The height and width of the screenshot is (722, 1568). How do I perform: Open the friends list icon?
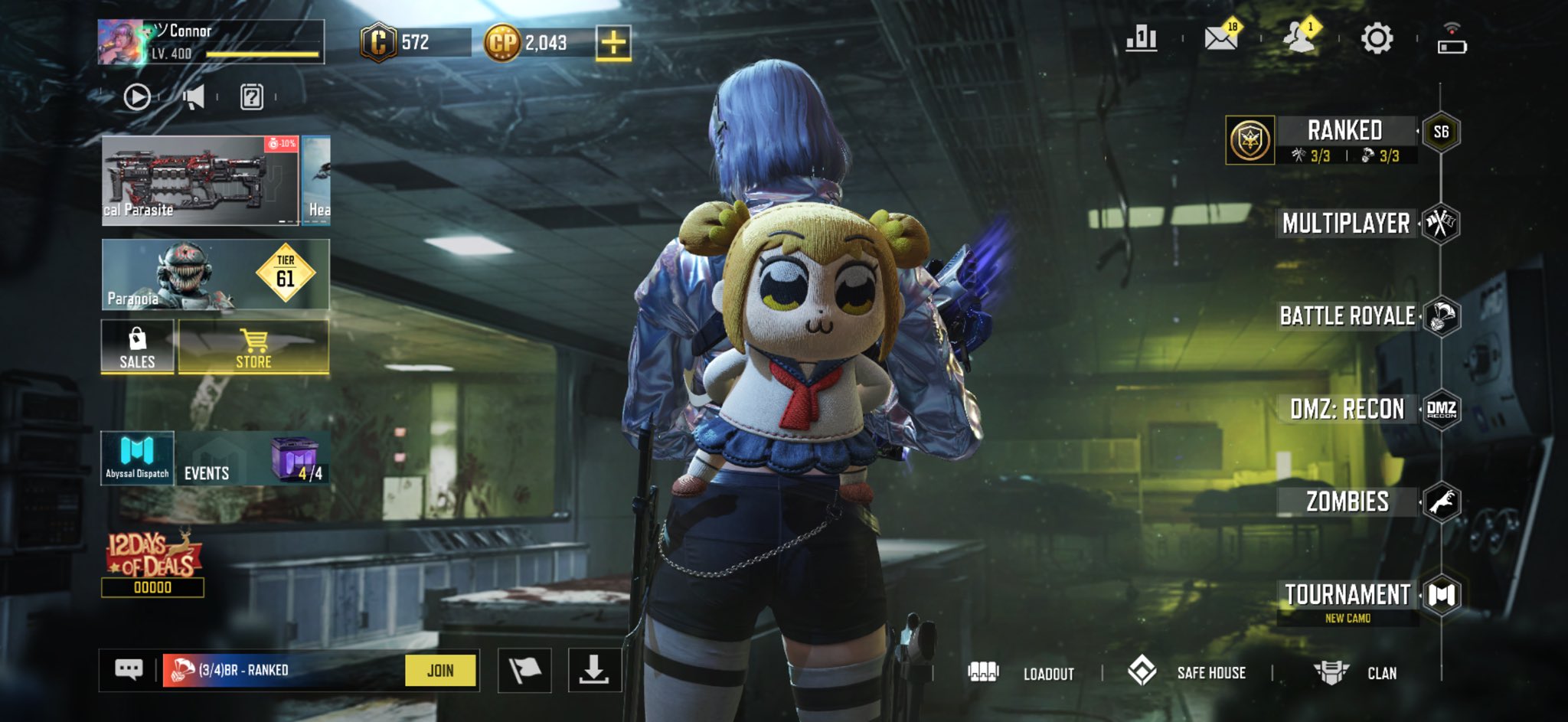pyautogui.click(x=1298, y=38)
